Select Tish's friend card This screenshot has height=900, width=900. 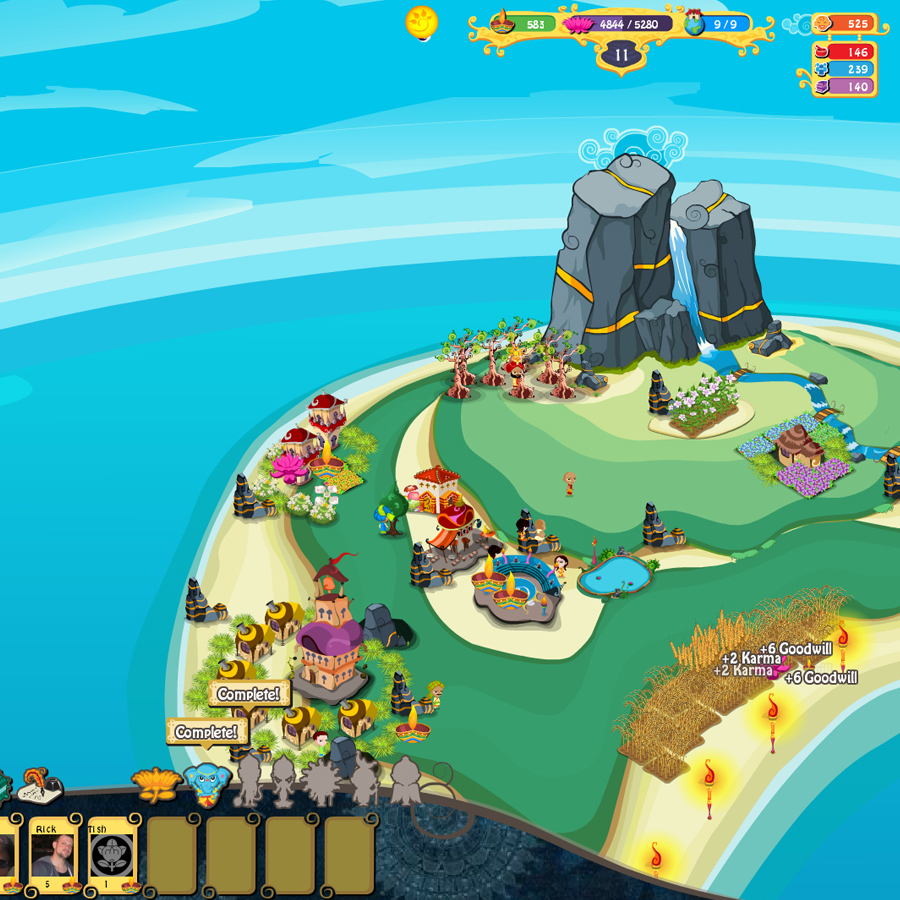[112, 855]
